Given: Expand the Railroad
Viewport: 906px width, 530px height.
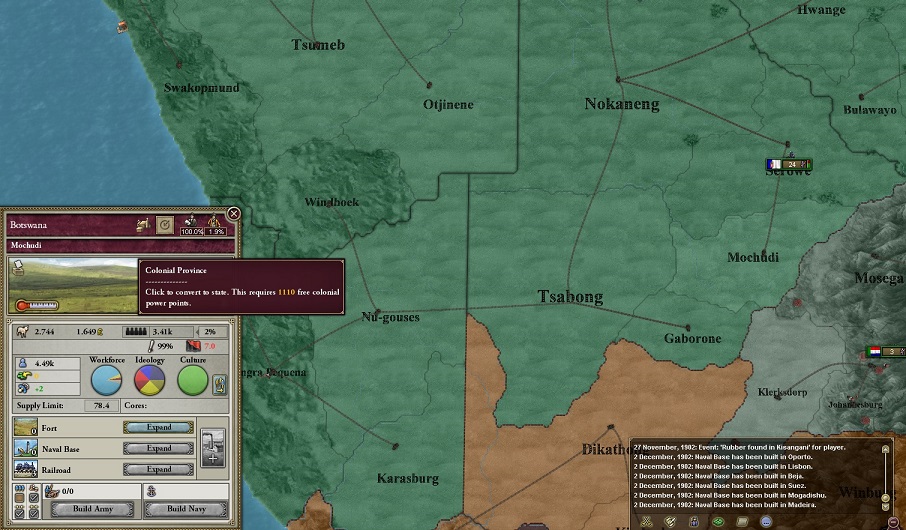Looking at the screenshot, I should tap(159, 469).
